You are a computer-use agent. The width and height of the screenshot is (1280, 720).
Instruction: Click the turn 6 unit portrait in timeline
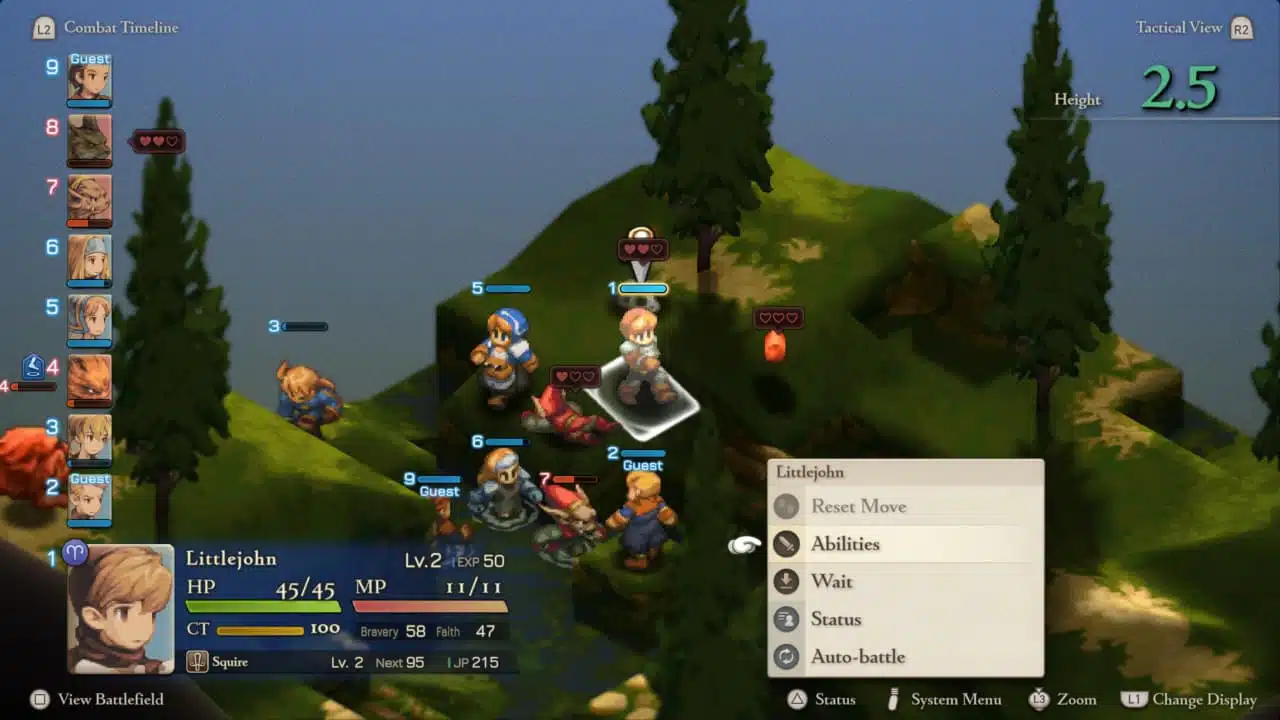(89, 259)
